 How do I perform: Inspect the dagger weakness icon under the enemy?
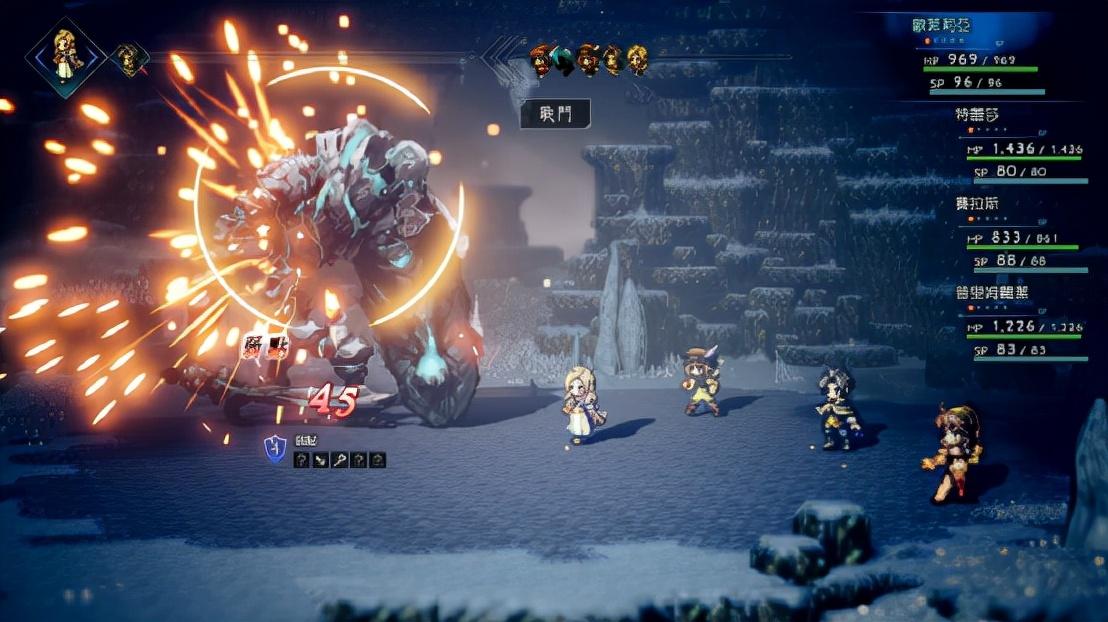(x=320, y=460)
